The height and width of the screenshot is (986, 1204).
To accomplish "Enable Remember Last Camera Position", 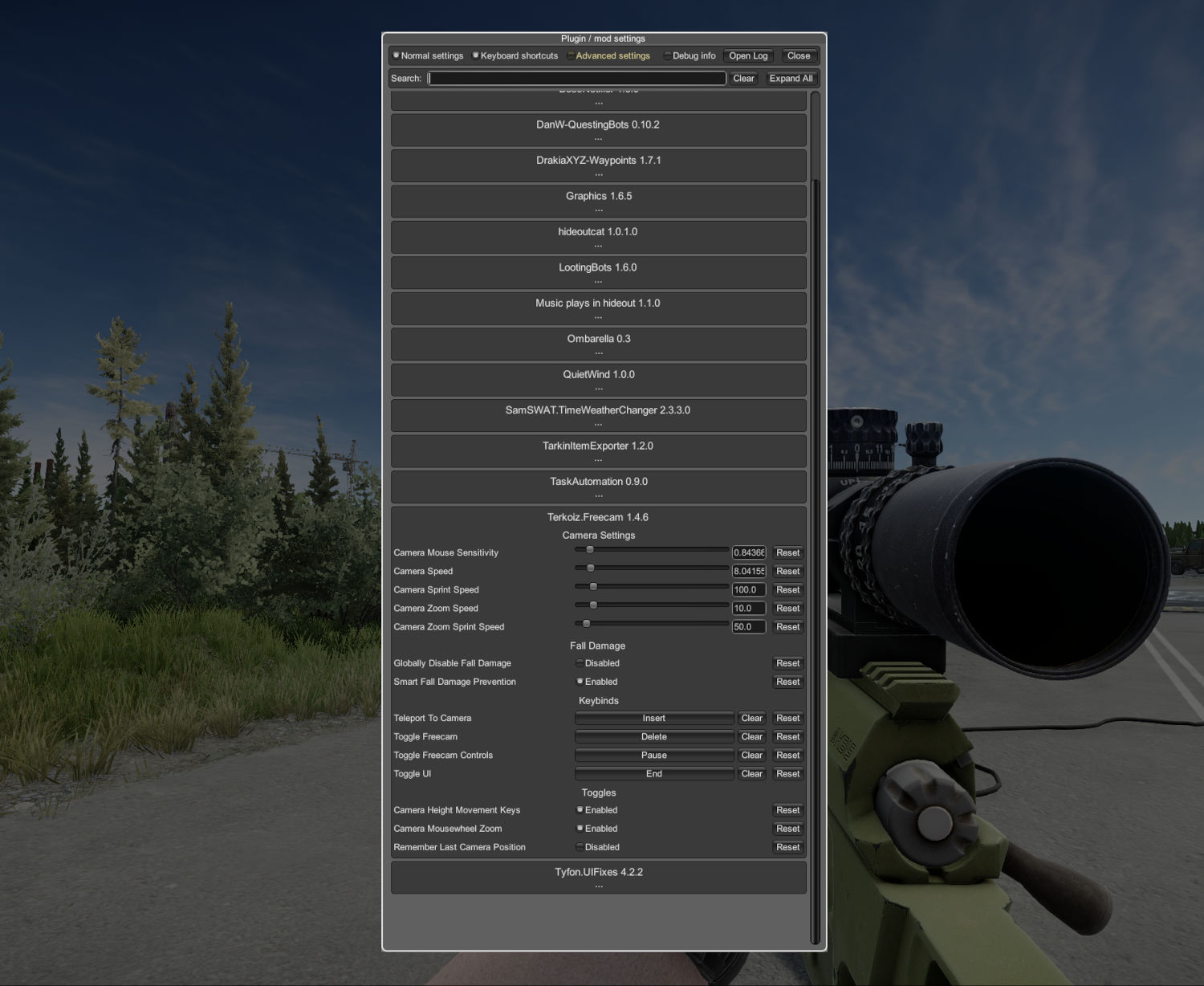I will pyautogui.click(x=580, y=847).
